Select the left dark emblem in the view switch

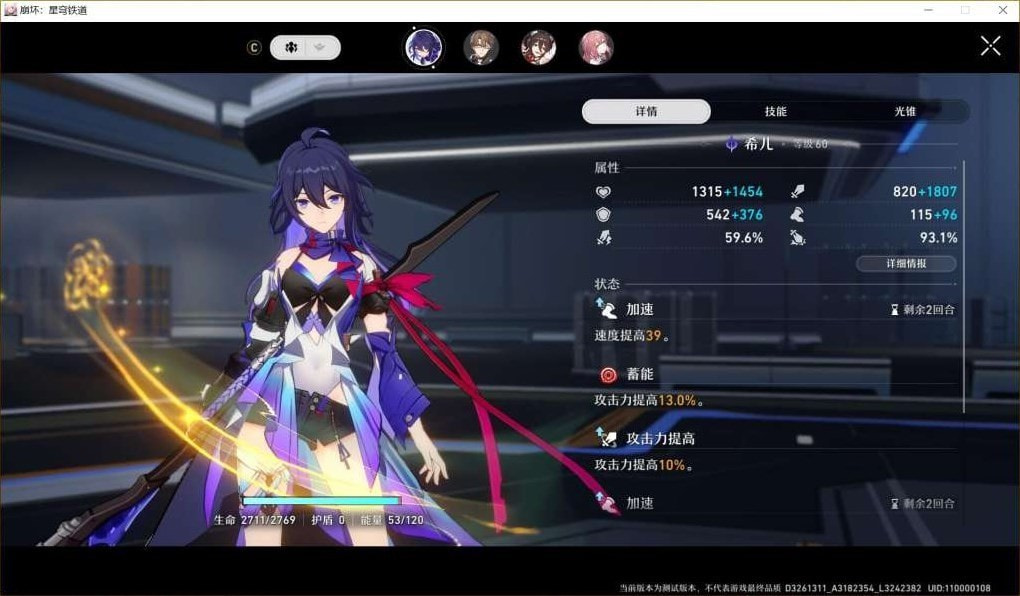(x=291, y=47)
